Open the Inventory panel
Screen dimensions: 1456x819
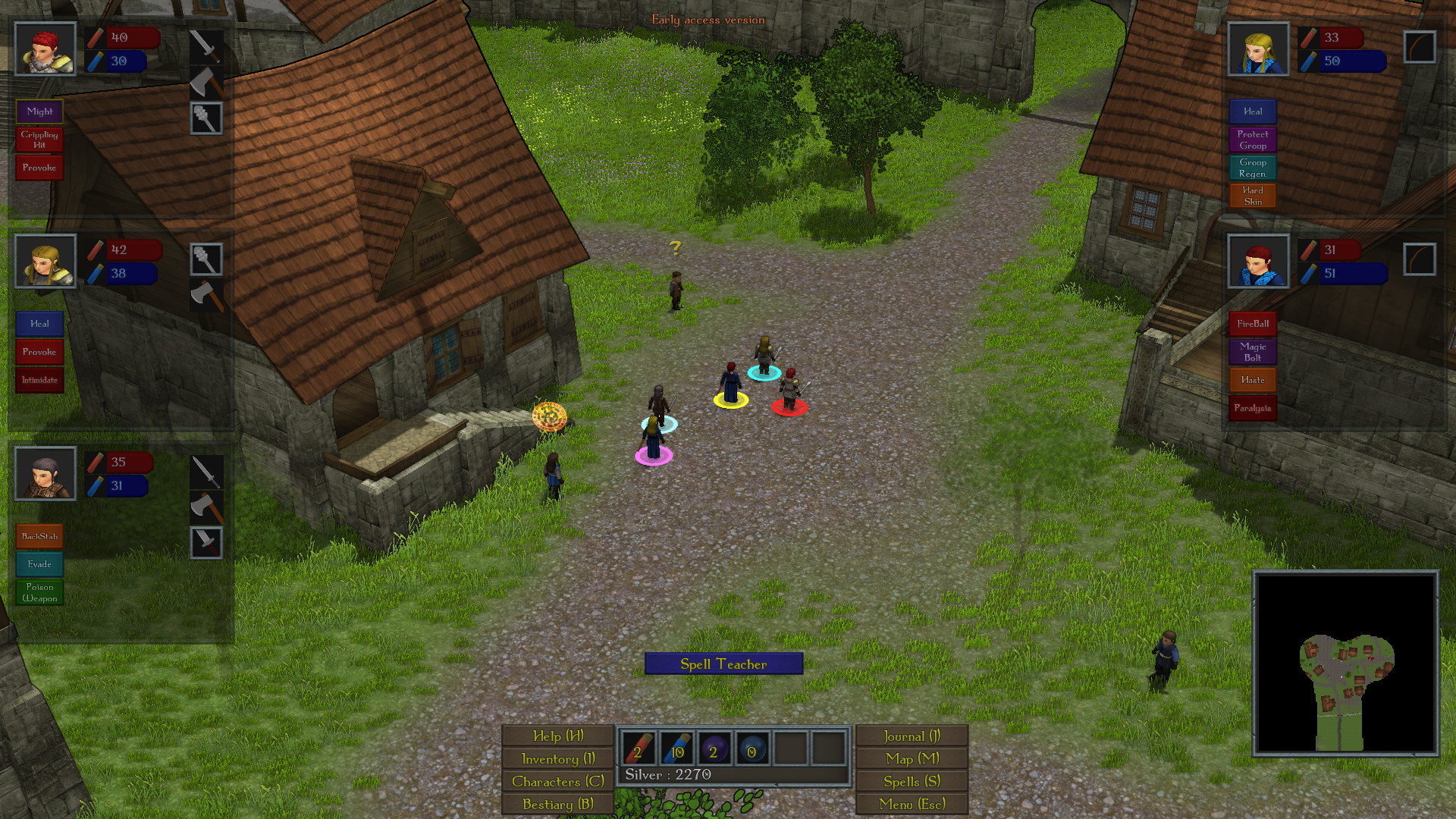(x=557, y=758)
